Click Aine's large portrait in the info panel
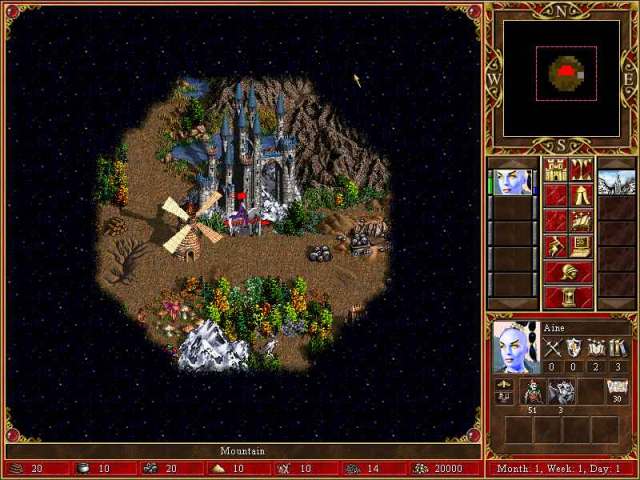Image resolution: width=640 pixels, height=480 pixels. pos(516,346)
